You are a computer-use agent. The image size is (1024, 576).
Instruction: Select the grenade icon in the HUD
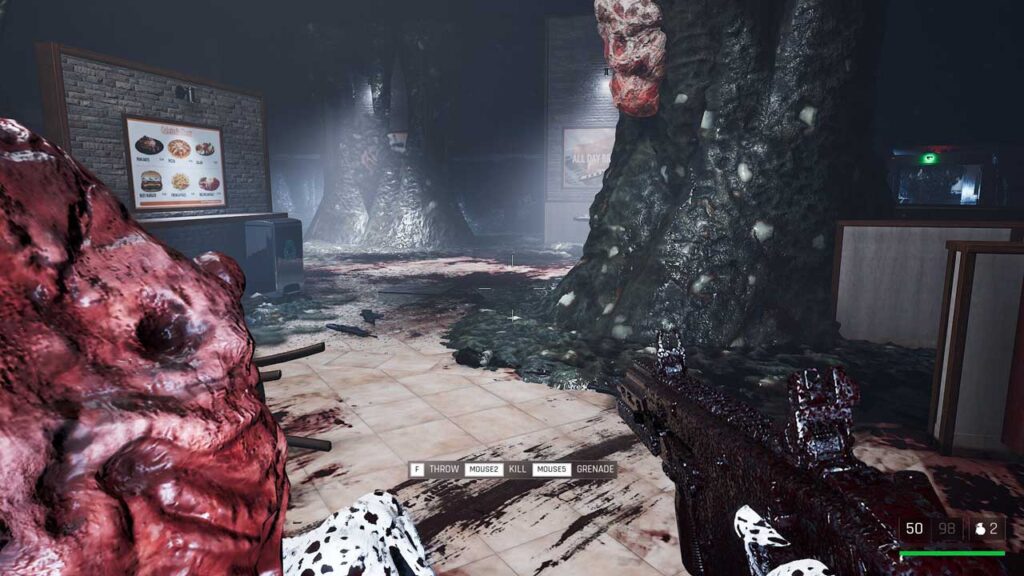pos(980,529)
